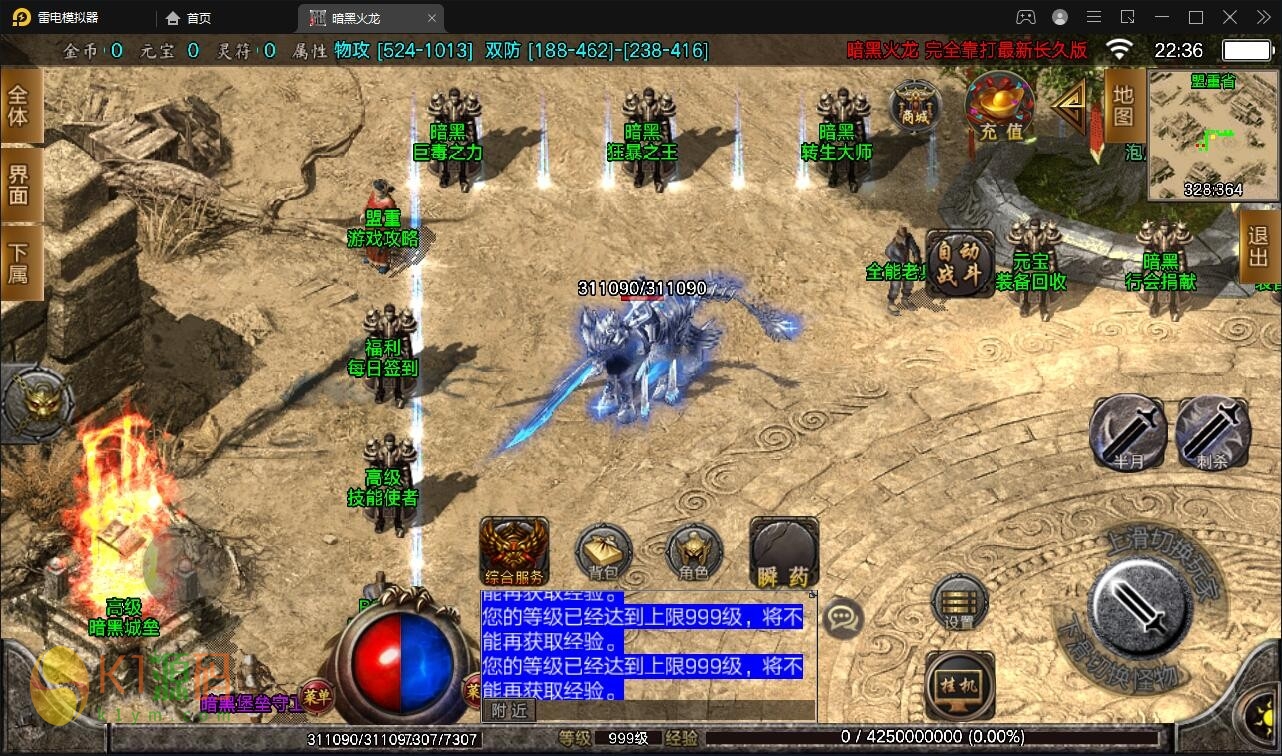Expand the emulator sidebar via double-chevron arrows
The image size is (1282, 756).
coord(1262,17)
